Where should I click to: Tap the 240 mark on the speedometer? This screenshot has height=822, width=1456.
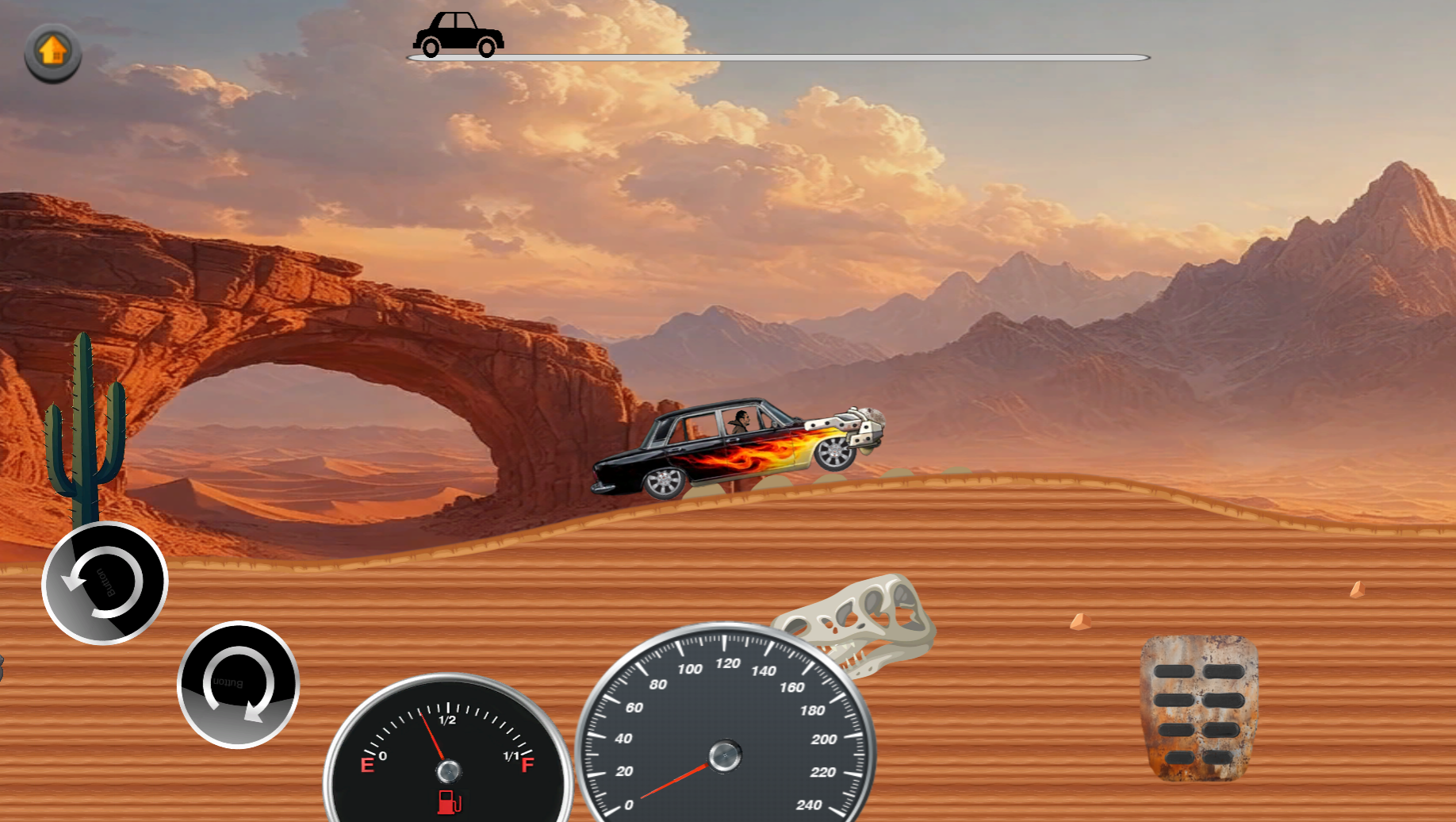pos(810,803)
